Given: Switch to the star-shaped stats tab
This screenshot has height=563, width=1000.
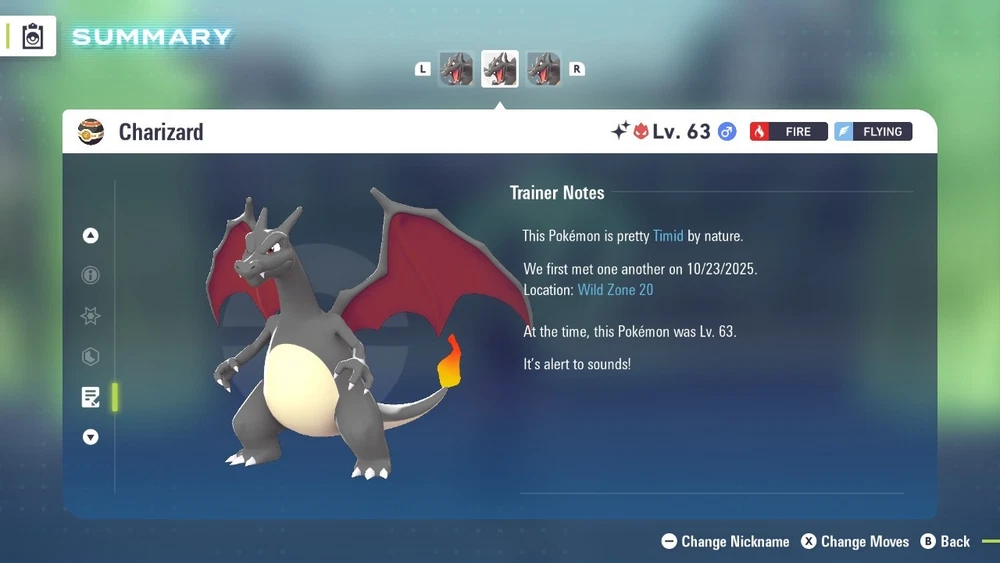Looking at the screenshot, I should (91, 316).
